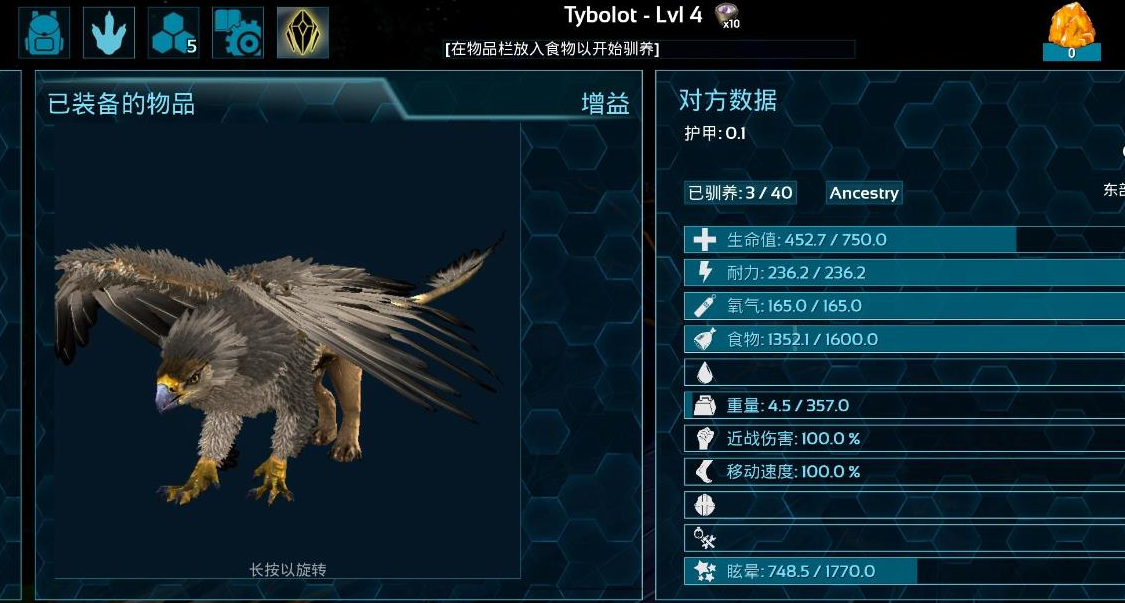Open the hexagon engram tab

173,33
